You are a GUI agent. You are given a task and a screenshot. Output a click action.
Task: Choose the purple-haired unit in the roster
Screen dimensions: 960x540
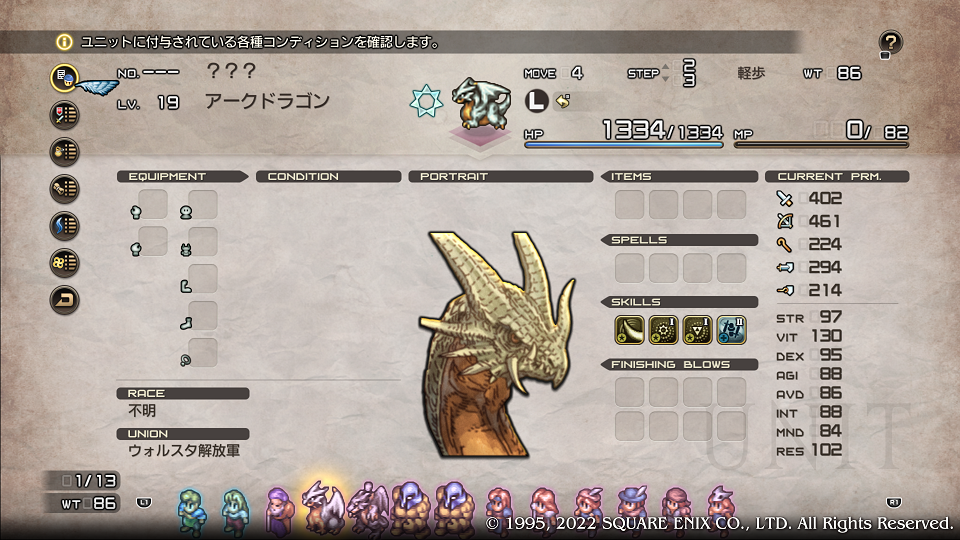(278, 507)
